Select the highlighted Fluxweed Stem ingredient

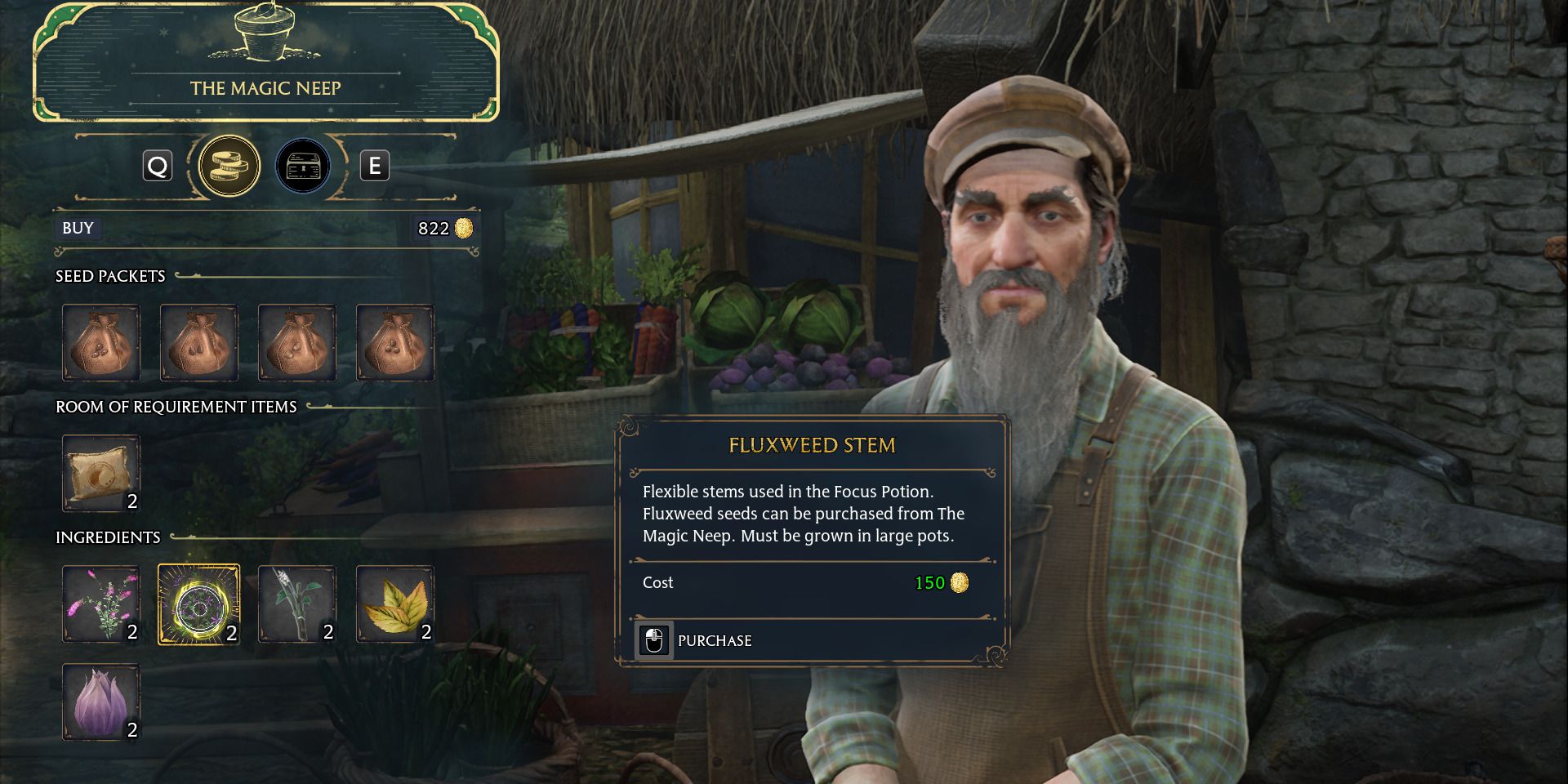click(199, 604)
